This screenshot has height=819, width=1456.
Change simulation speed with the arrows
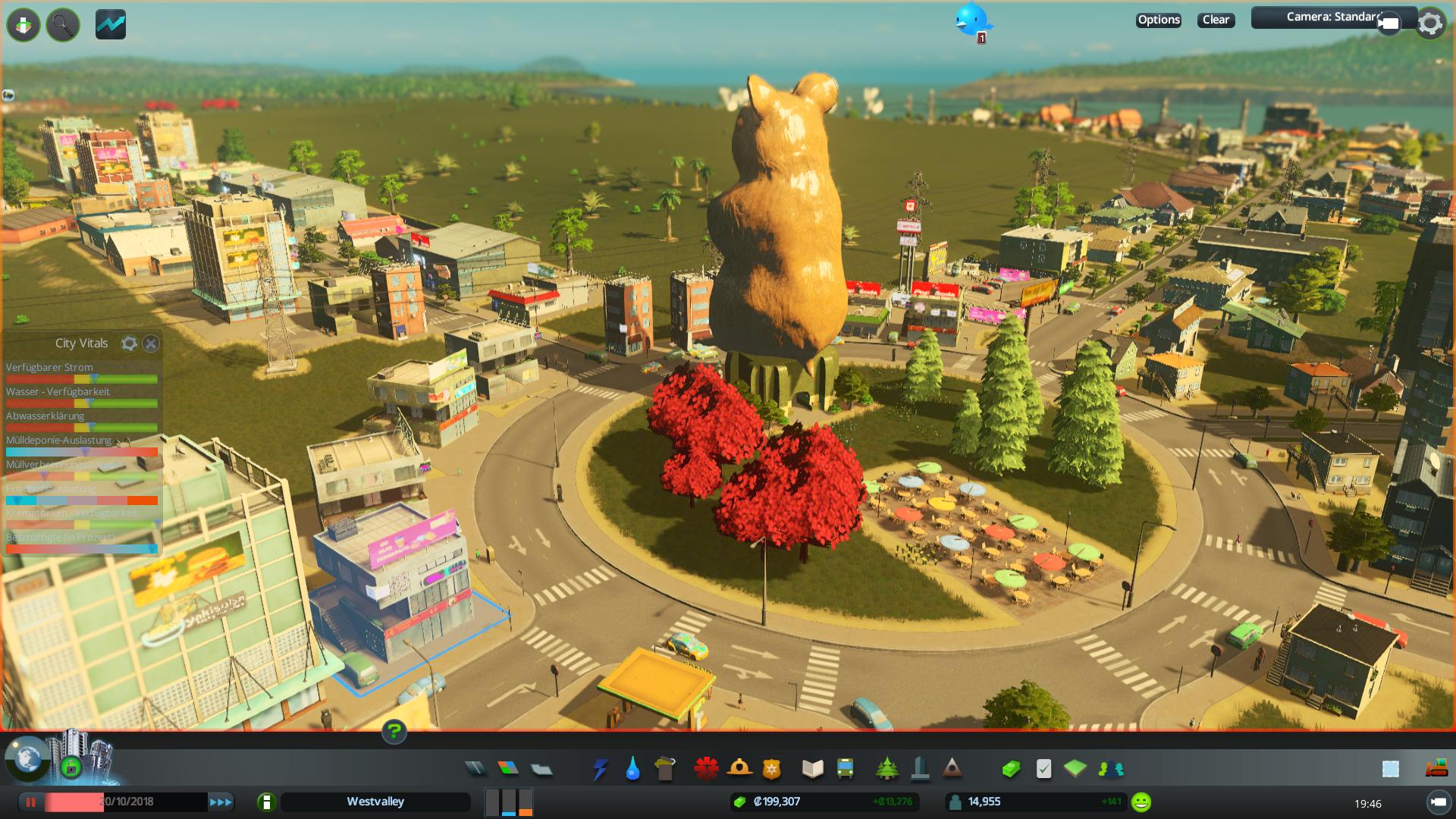[221, 802]
